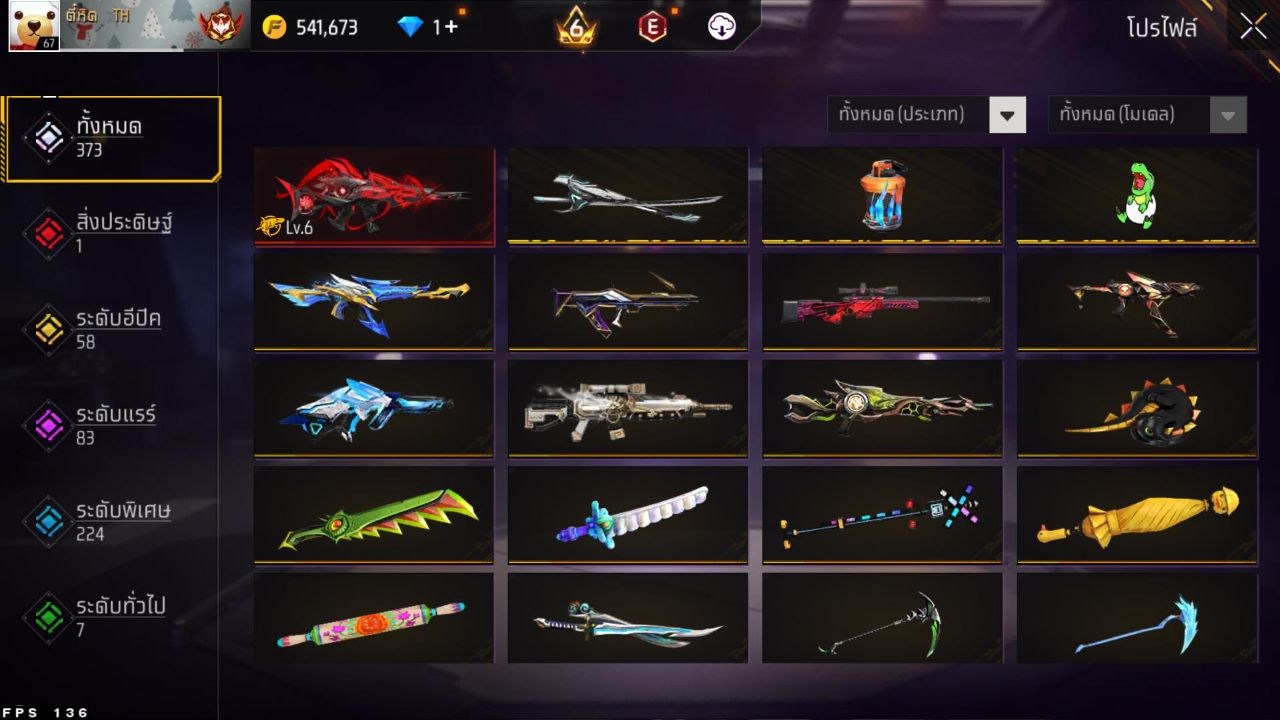Select the blue ระดับพิเศษ special rarity icon
This screenshot has width=1280, height=720.
tap(47, 520)
